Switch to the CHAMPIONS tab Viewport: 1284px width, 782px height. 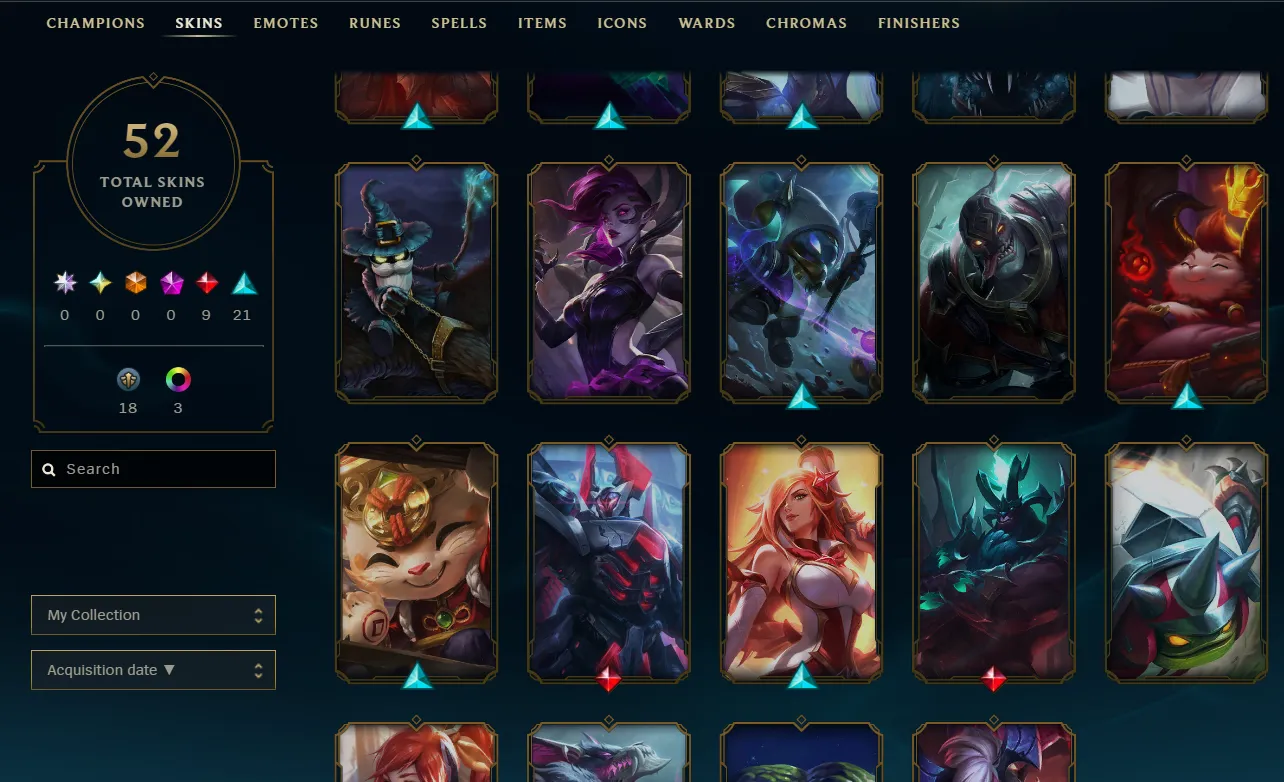[x=95, y=22]
